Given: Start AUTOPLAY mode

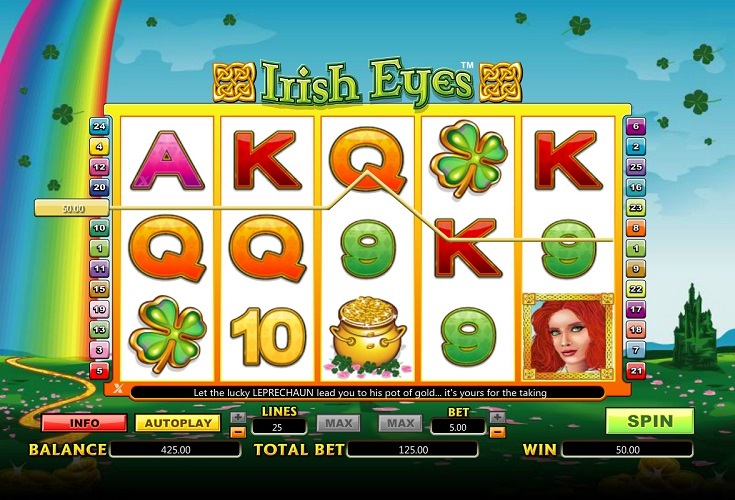Looking at the screenshot, I should point(177,423).
